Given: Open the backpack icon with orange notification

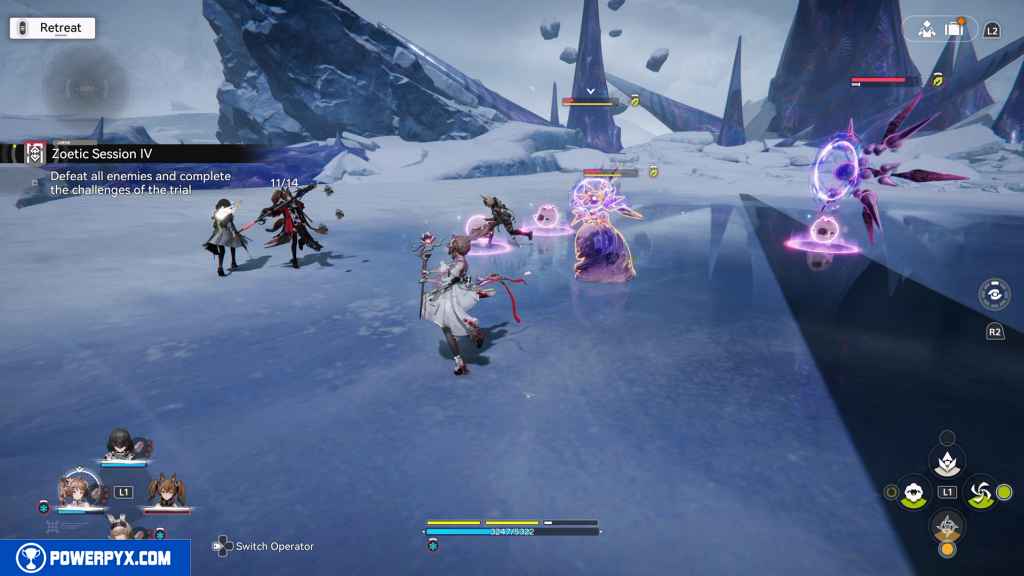Looking at the screenshot, I should 954,29.
